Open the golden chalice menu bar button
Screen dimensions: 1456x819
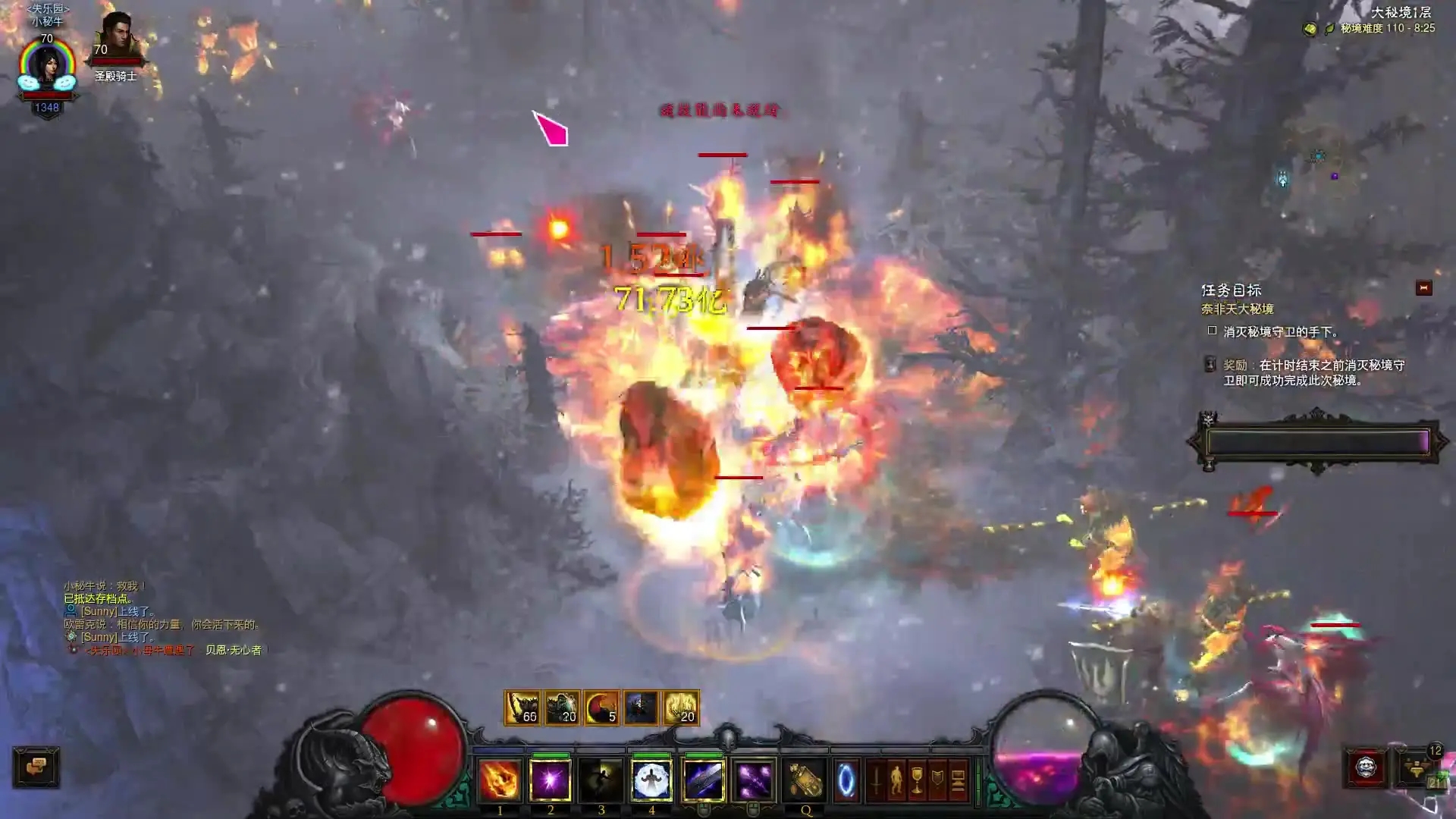(x=917, y=780)
